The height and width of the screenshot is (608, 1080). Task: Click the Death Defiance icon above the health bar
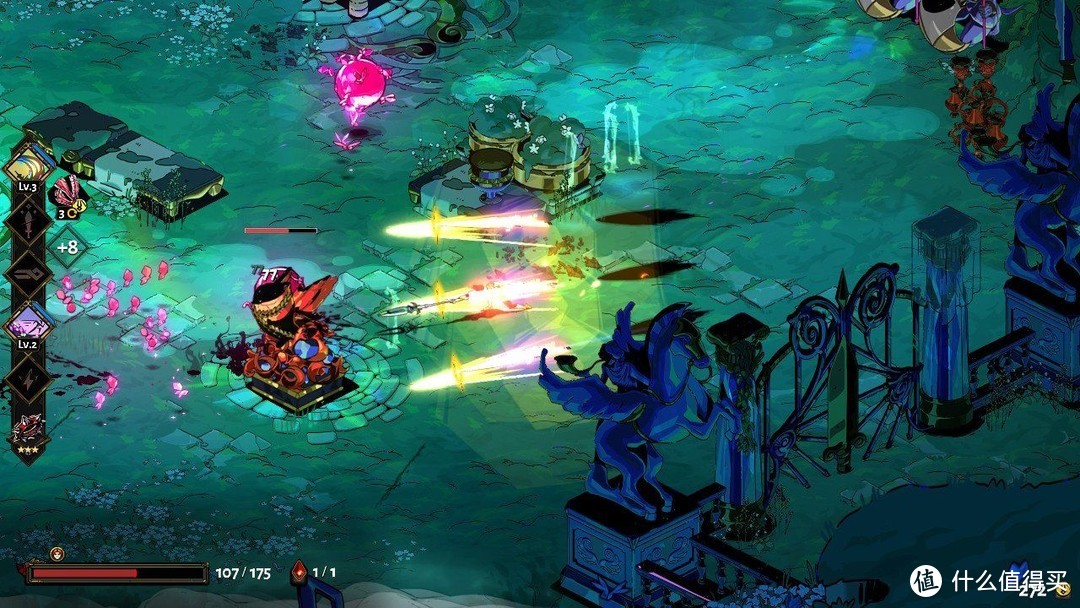click(57, 553)
